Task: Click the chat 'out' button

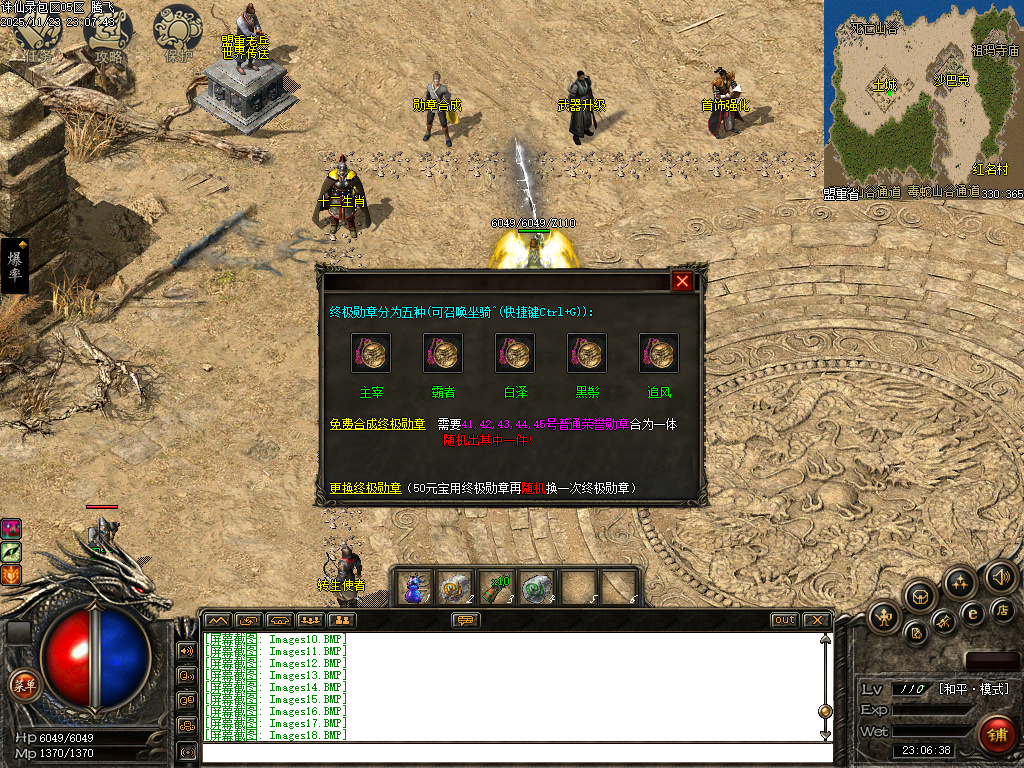Action: coord(785,620)
